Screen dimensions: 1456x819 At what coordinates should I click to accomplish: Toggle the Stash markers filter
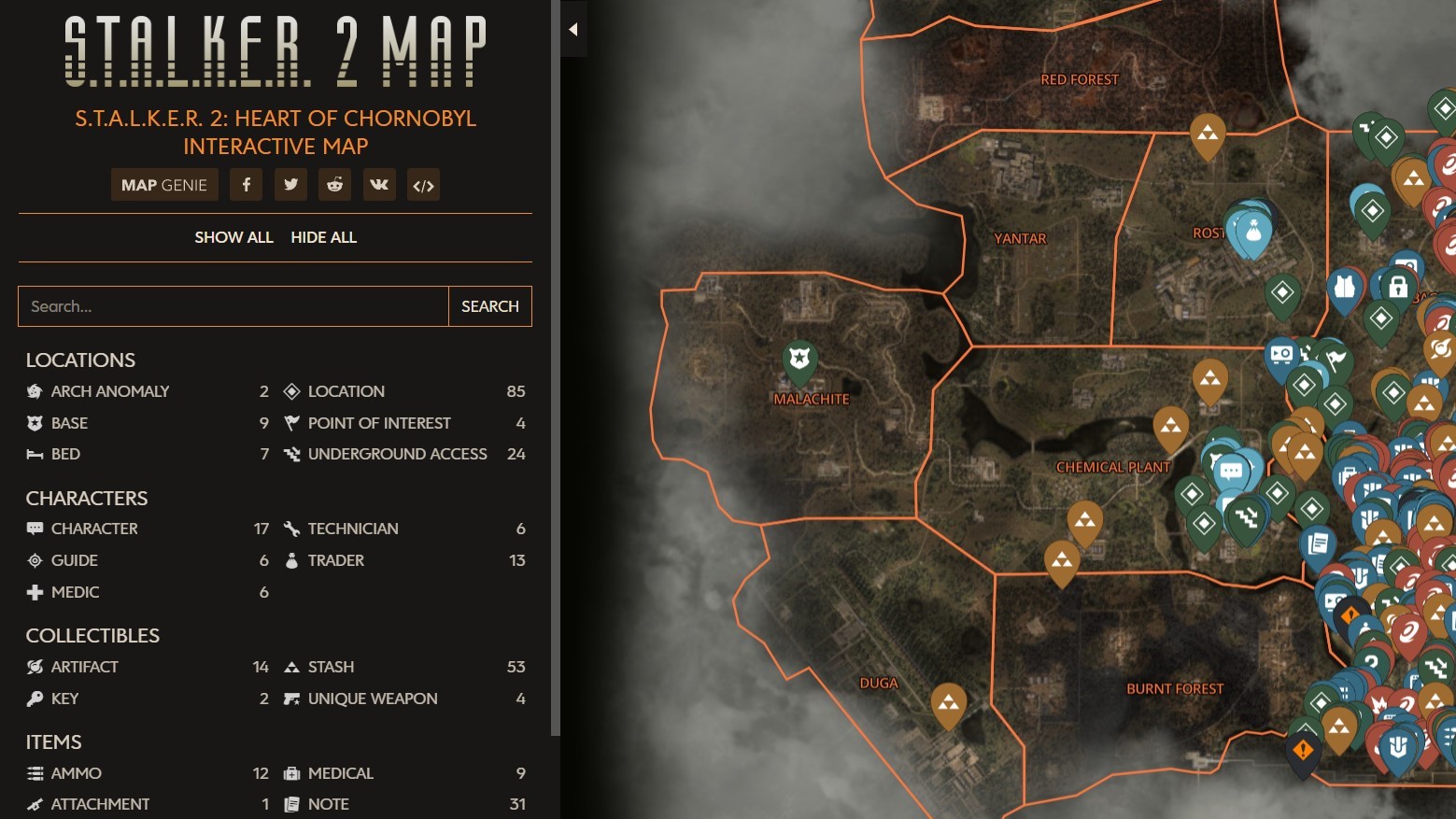coord(331,667)
